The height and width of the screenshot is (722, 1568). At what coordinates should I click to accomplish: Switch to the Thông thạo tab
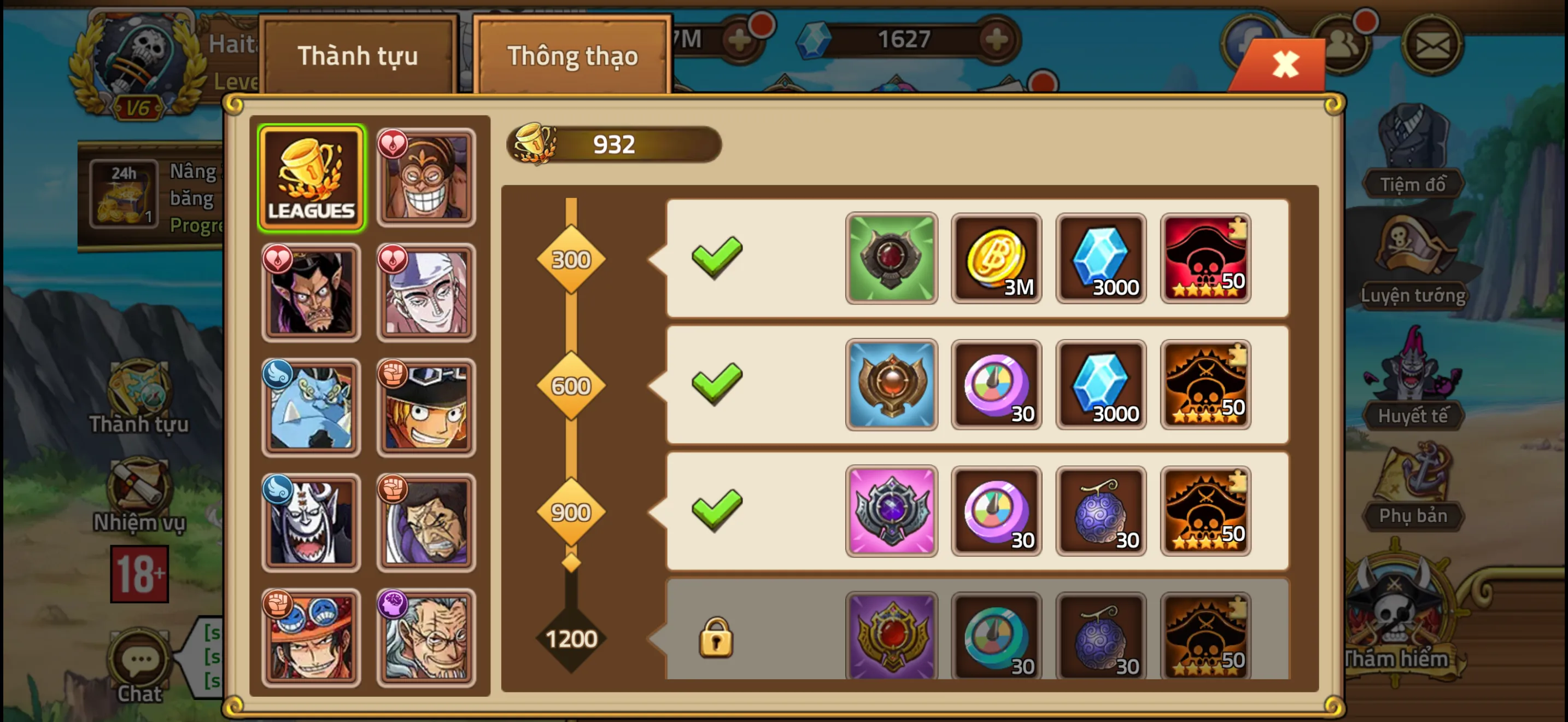pyautogui.click(x=572, y=56)
